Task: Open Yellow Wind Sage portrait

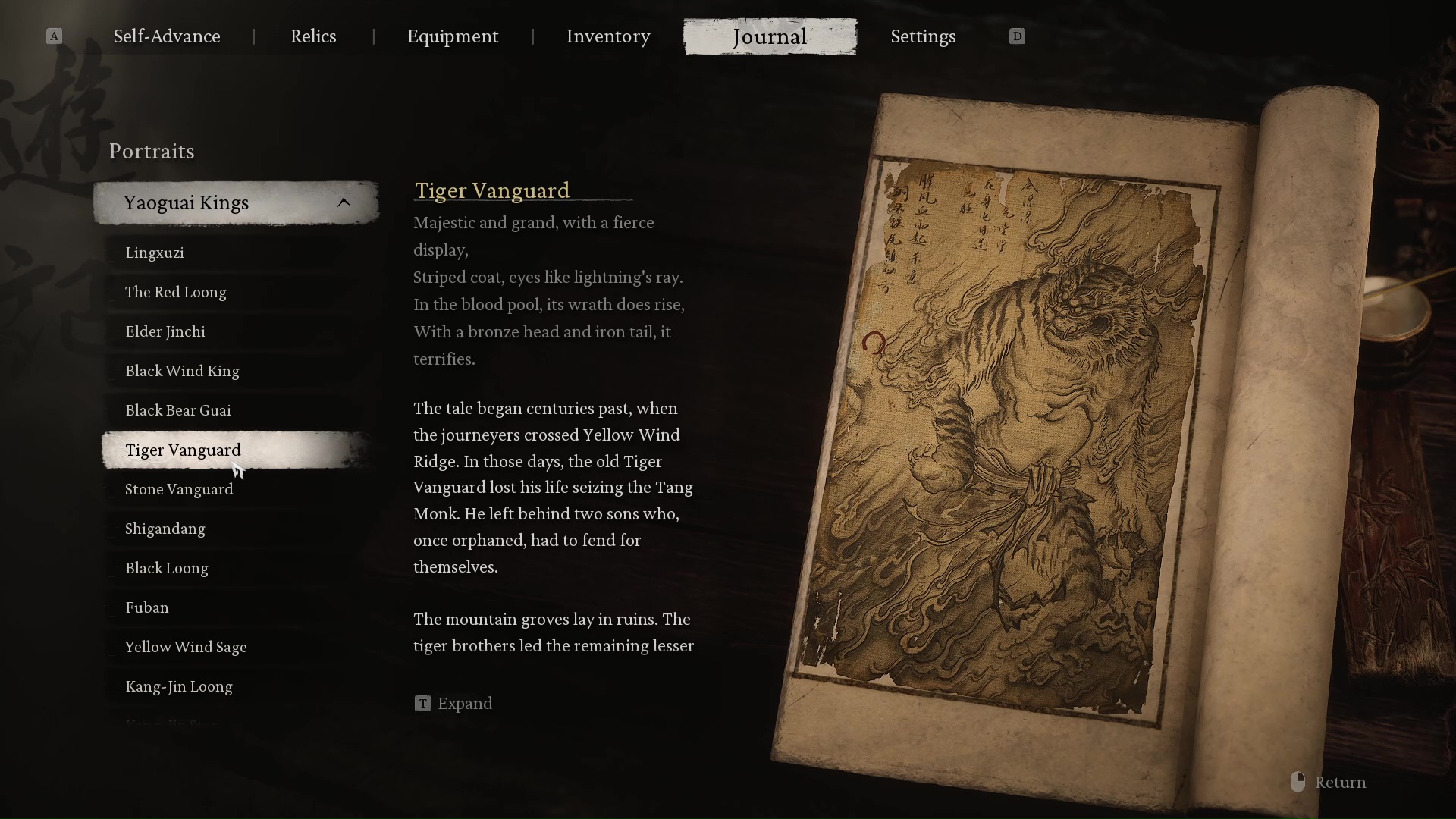Action: [x=186, y=647]
